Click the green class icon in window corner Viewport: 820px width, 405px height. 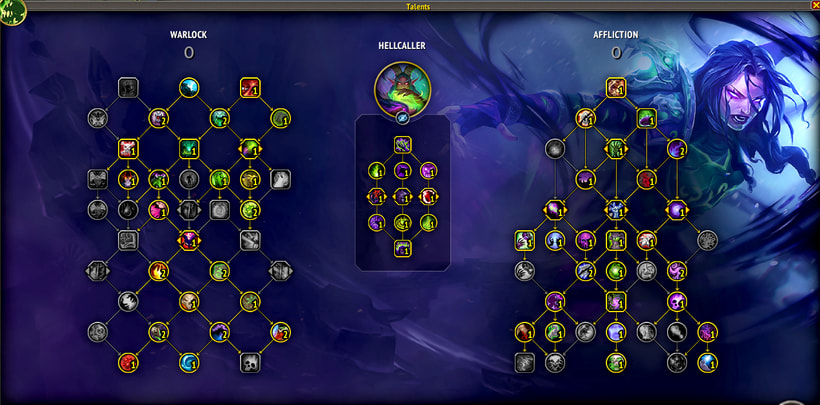12,12
